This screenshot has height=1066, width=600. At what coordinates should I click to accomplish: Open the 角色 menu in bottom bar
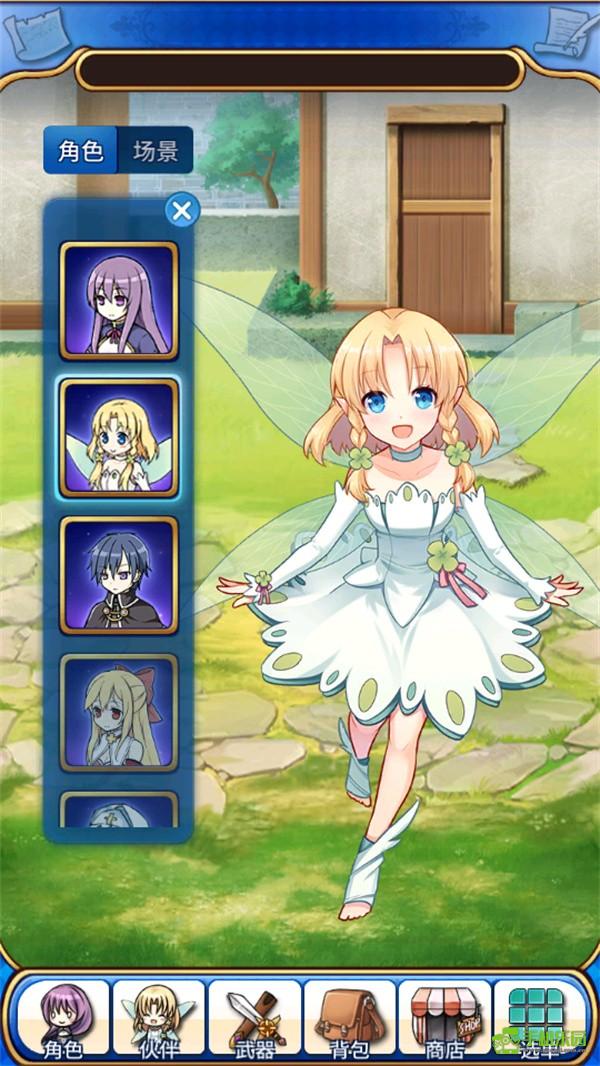click(62, 1020)
